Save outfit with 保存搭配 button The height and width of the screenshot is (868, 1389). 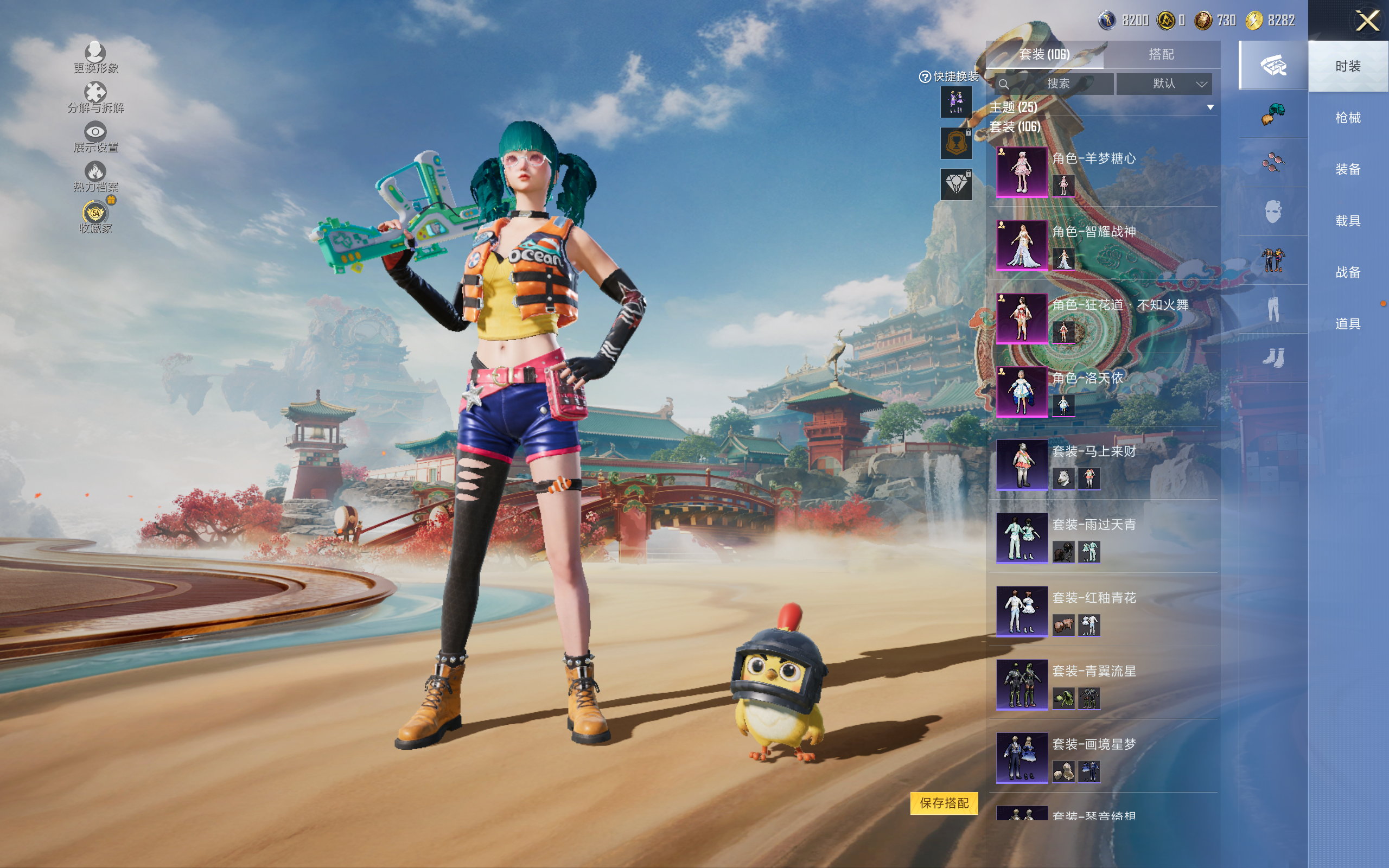pos(944,803)
